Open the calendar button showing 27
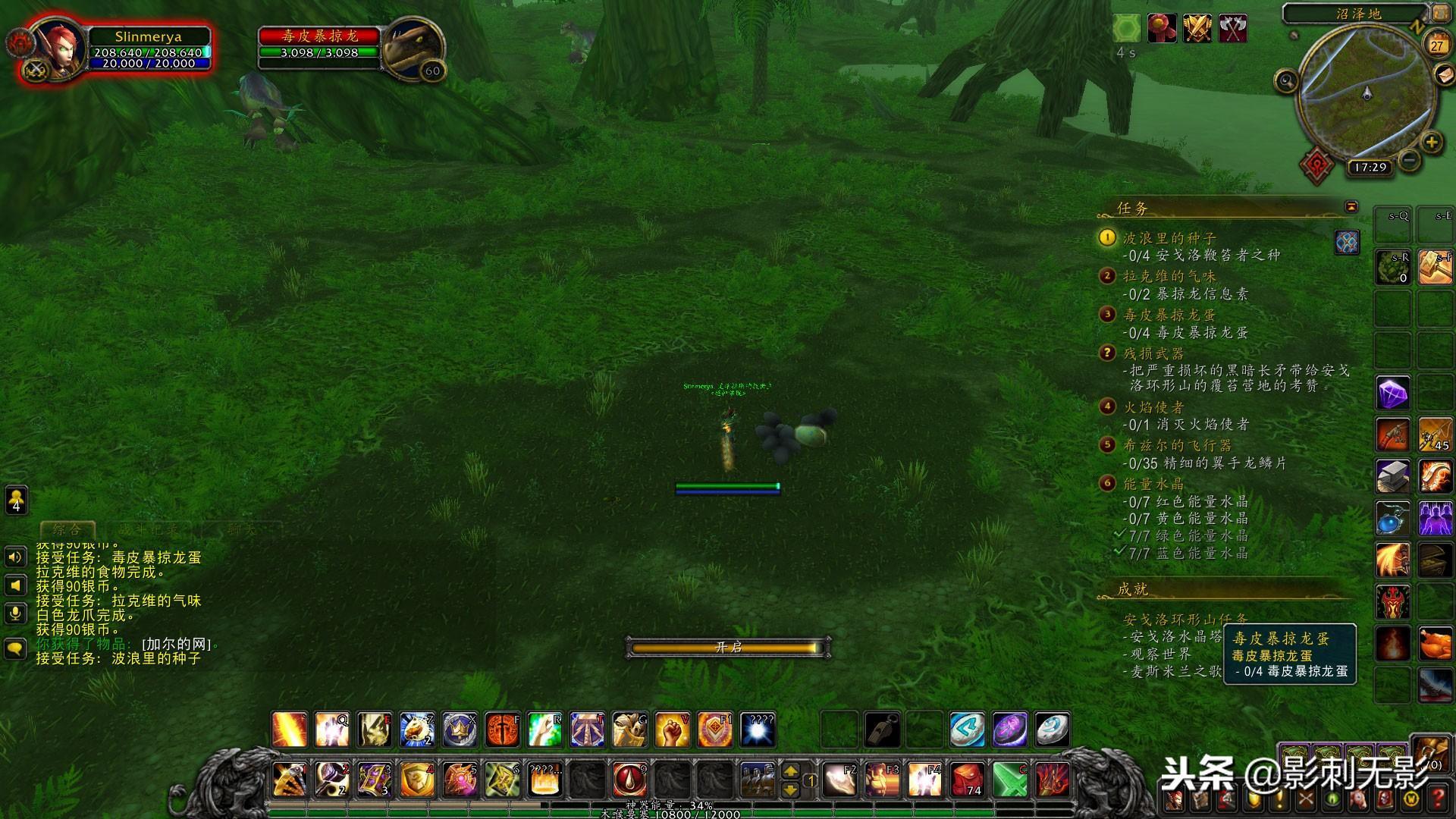Viewport: 1456px width, 819px height. tap(1436, 45)
